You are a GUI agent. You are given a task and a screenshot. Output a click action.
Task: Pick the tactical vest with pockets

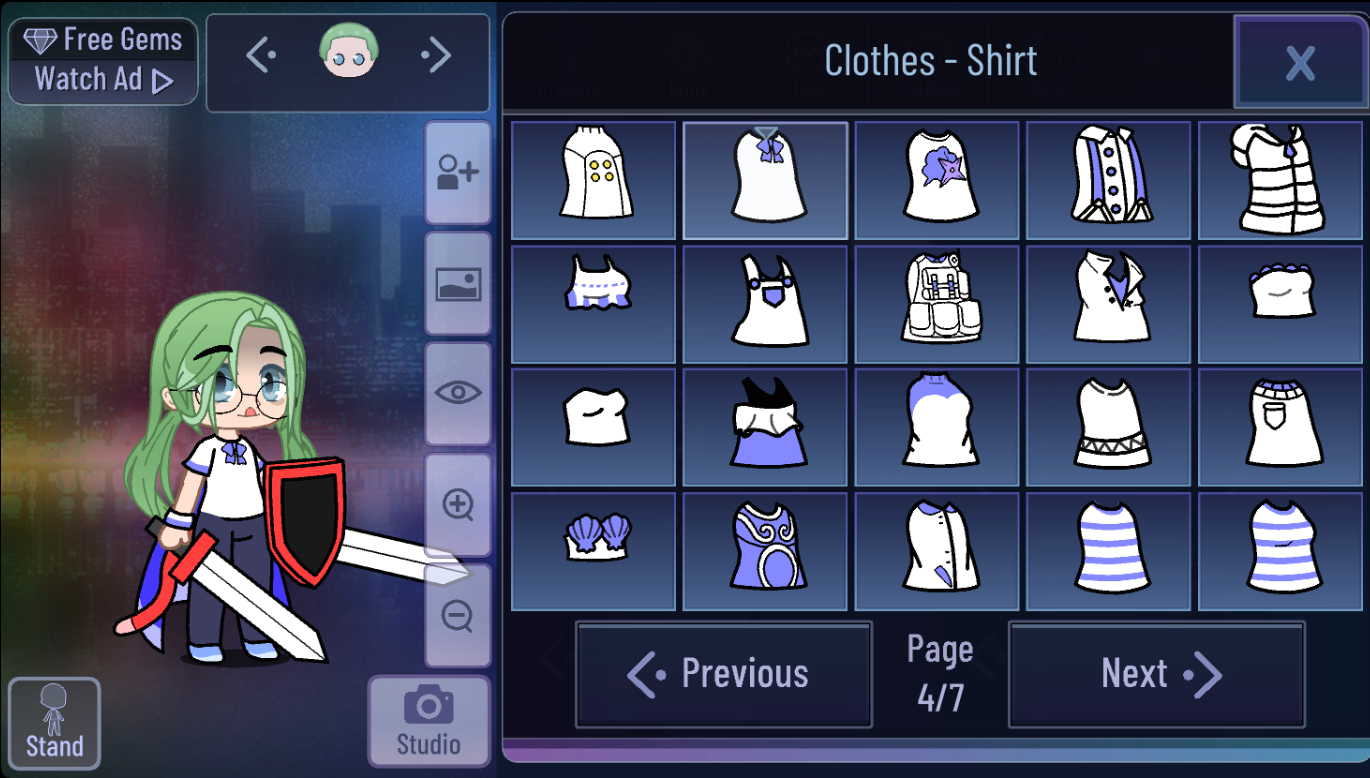937,304
